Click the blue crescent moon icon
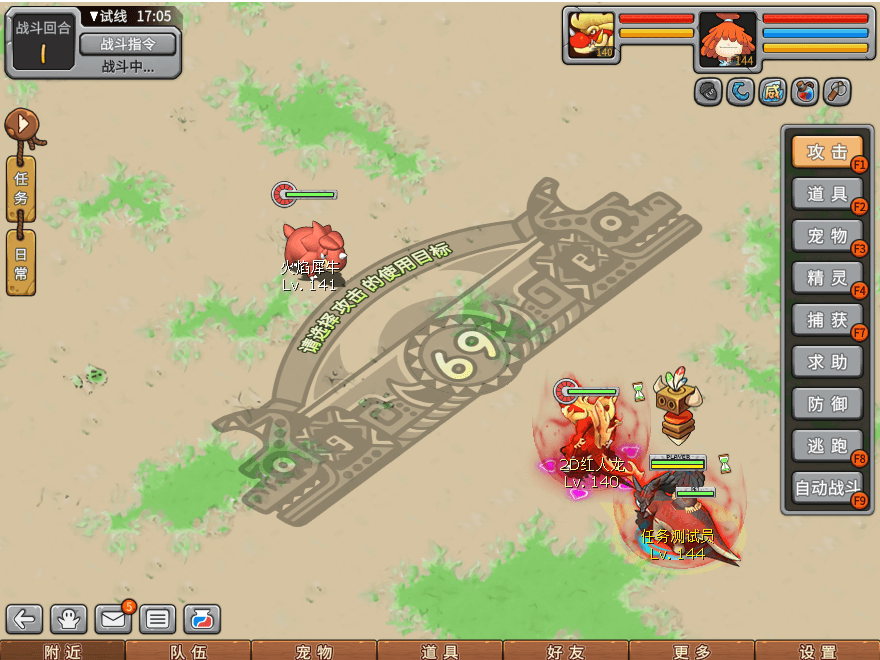 pyautogui.click(x=740, y=92)
